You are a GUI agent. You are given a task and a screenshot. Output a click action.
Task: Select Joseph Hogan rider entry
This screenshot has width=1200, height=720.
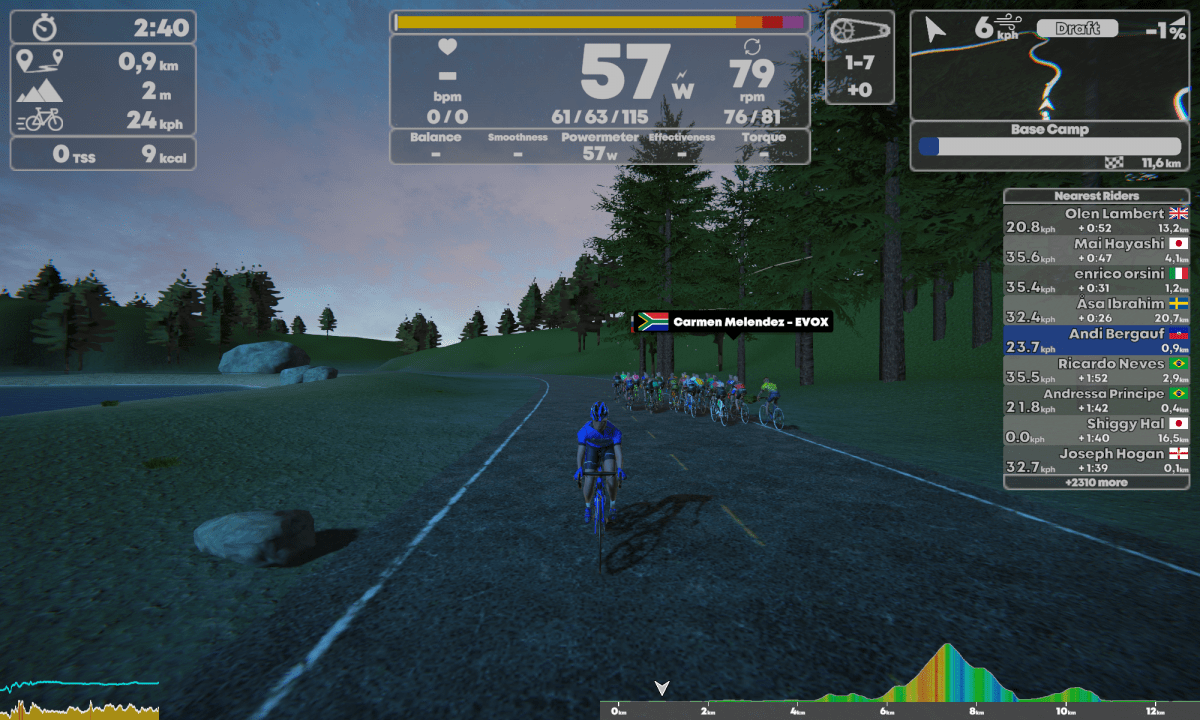pyautogui.click(x=1096, y=460)
